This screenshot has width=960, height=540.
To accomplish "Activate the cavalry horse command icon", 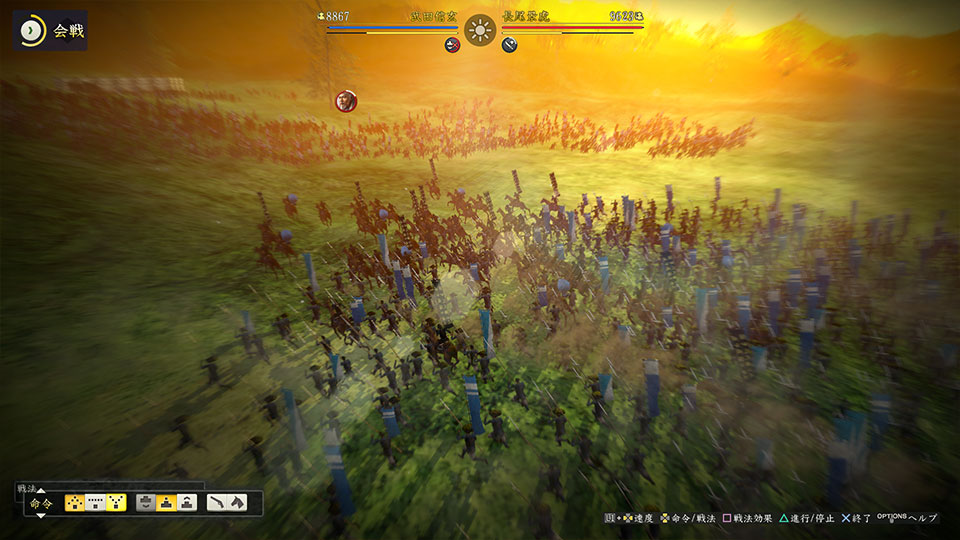I will pyautogui.click(x=238, y=503).
